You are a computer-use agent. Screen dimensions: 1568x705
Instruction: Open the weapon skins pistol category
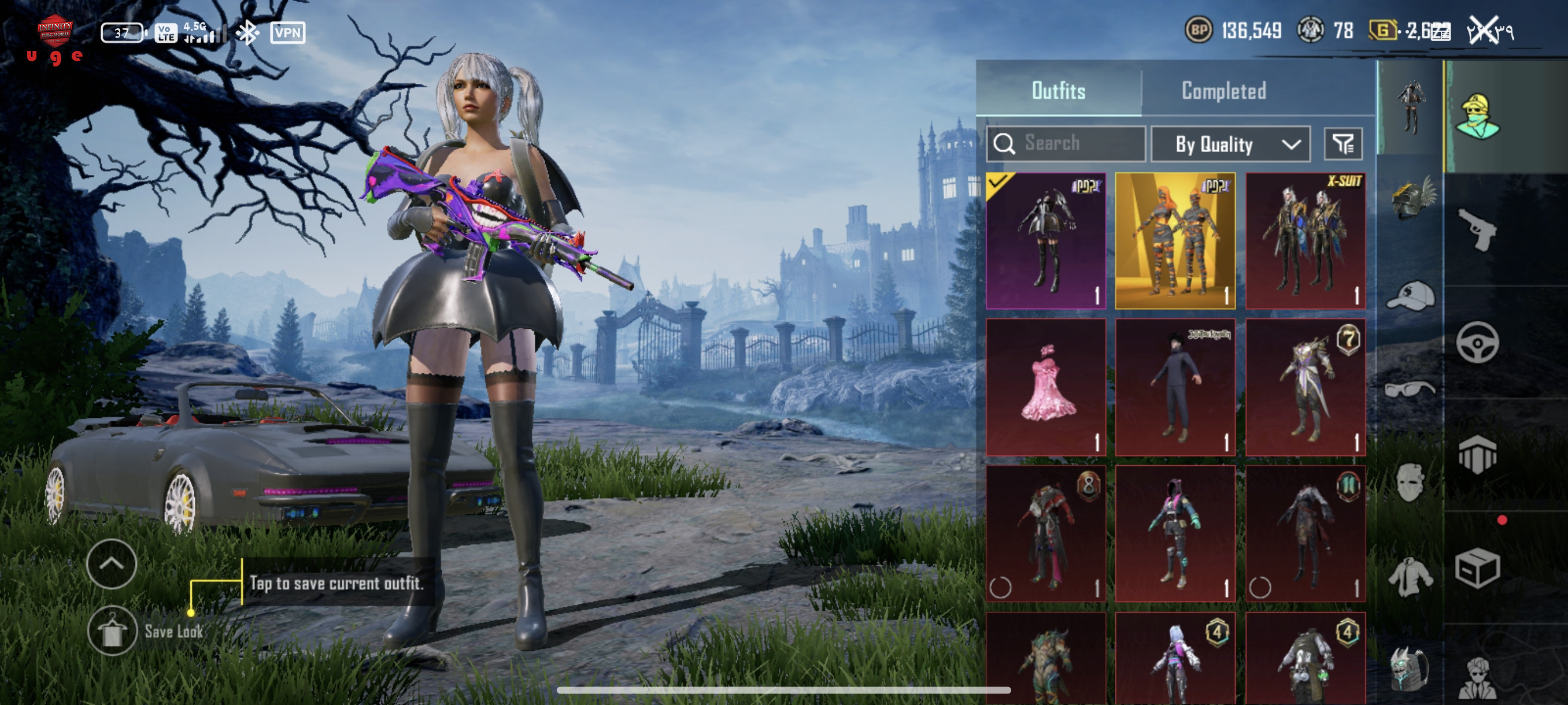click(x=1477, y=229)
